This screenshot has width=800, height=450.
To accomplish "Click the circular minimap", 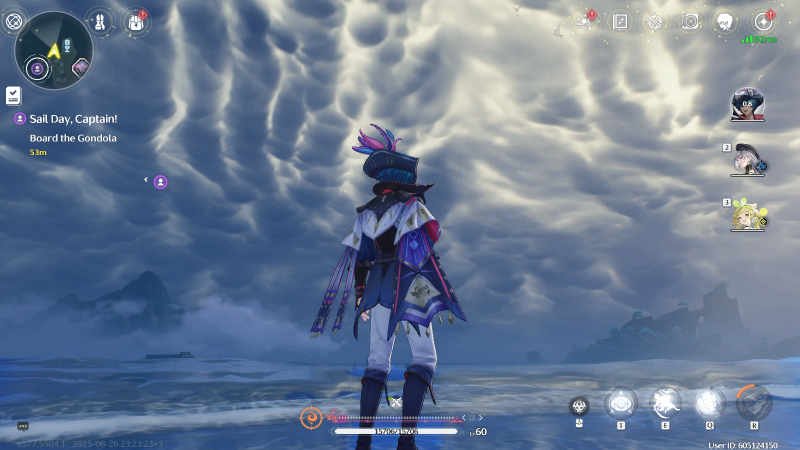I will (x=54, y=50).
